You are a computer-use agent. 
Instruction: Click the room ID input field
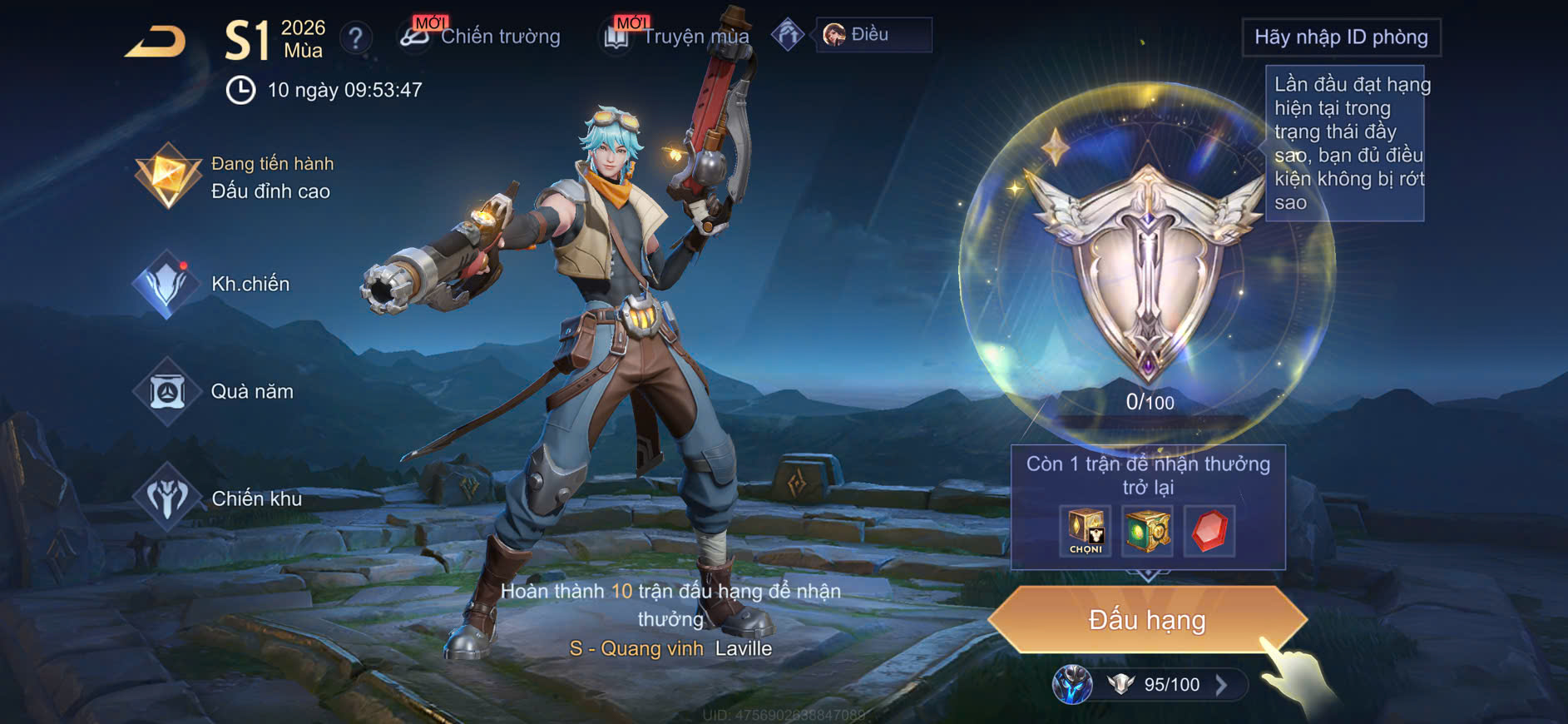[x=1340, y=37]
